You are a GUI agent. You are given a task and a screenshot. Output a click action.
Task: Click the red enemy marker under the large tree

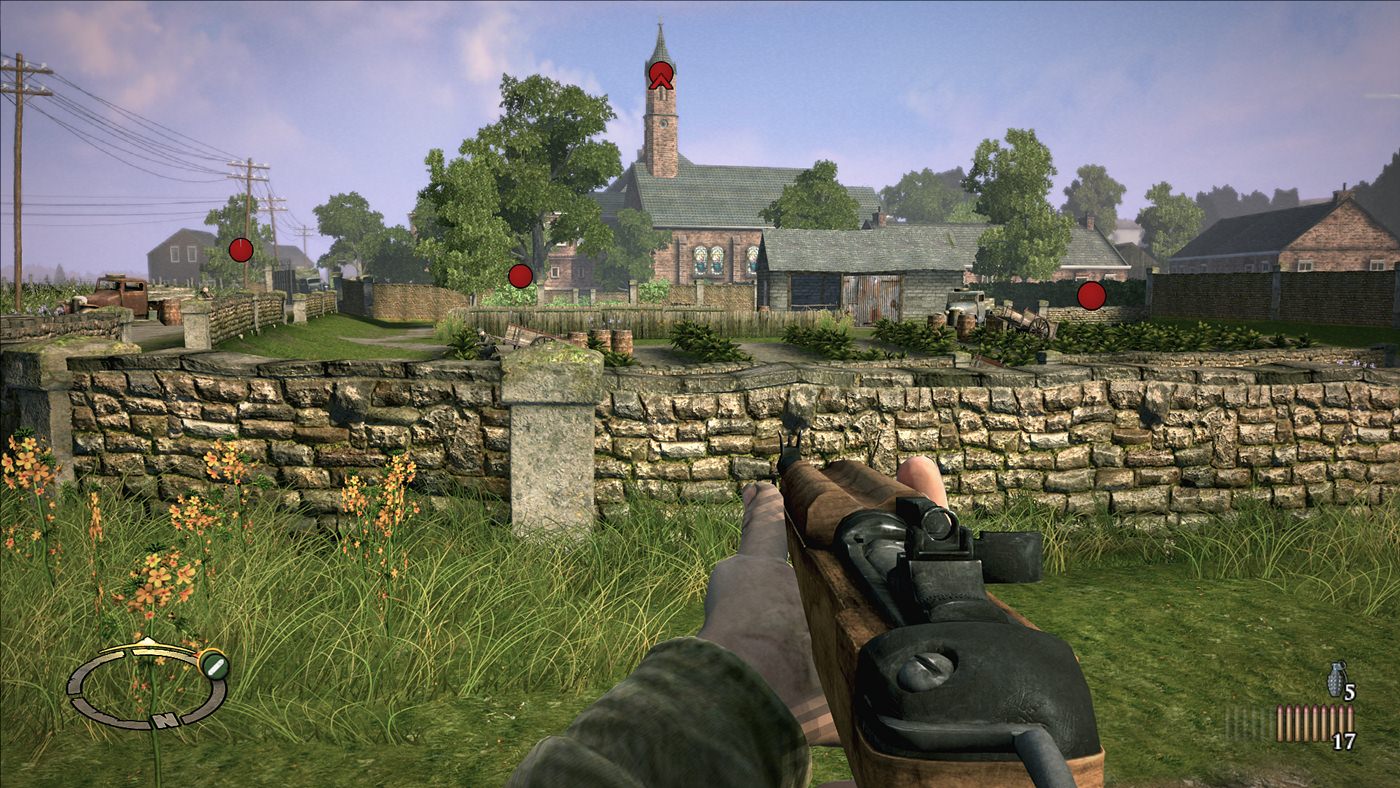coord(520,276)
